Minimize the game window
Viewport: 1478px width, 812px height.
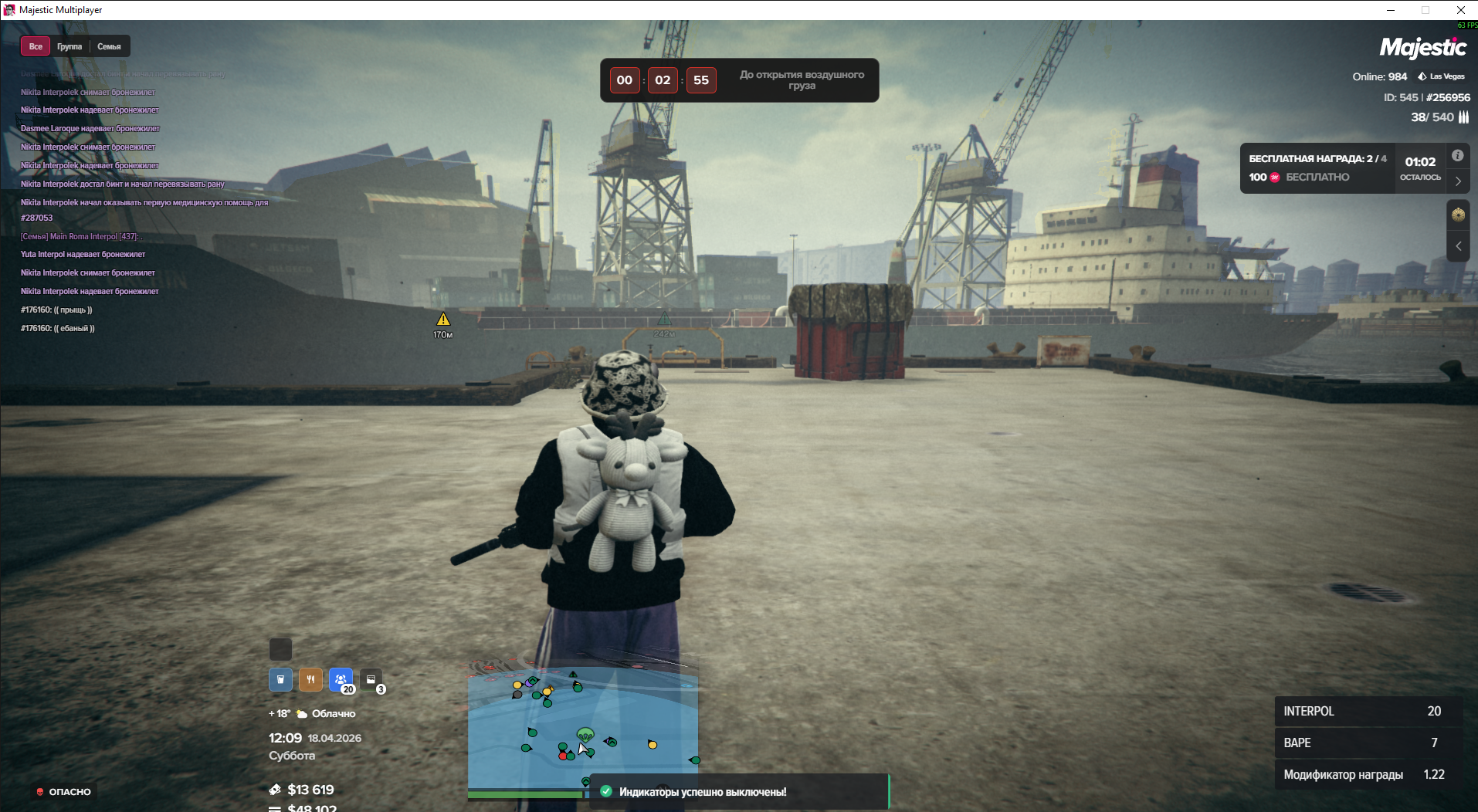click(x=1390, y=10)
